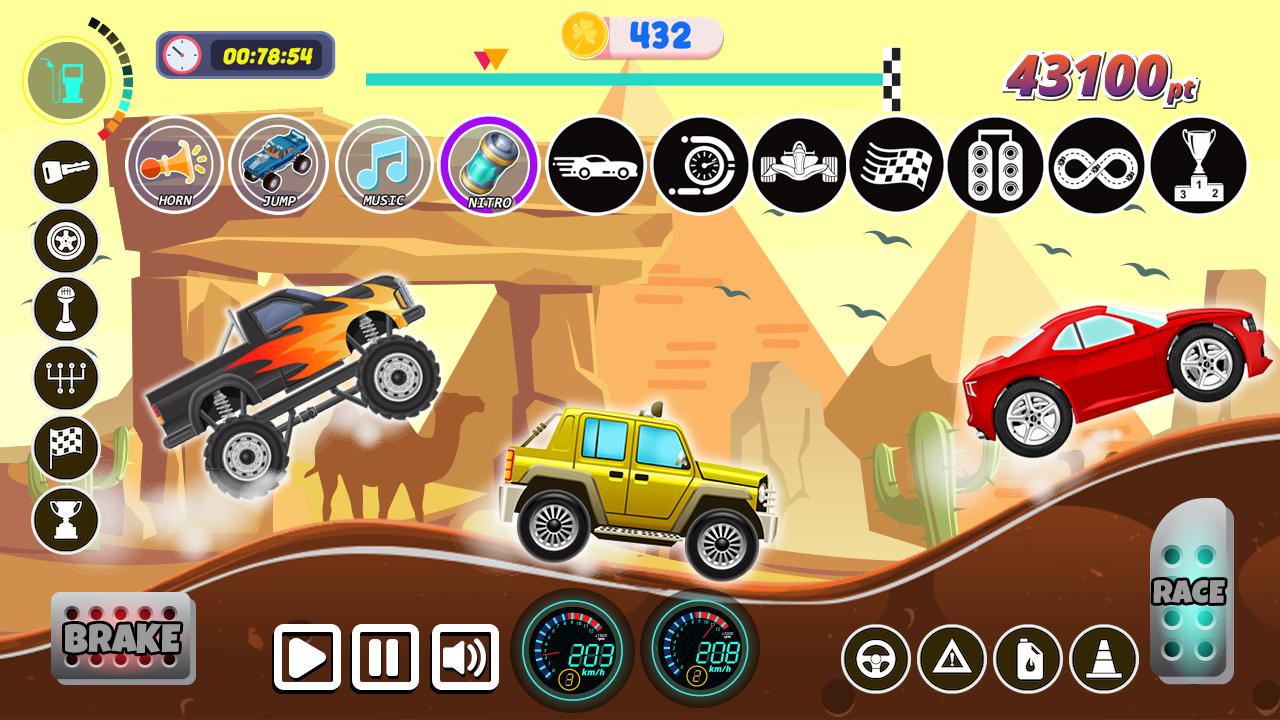Tap the red BRAKE pedal

tap(123, 637)
